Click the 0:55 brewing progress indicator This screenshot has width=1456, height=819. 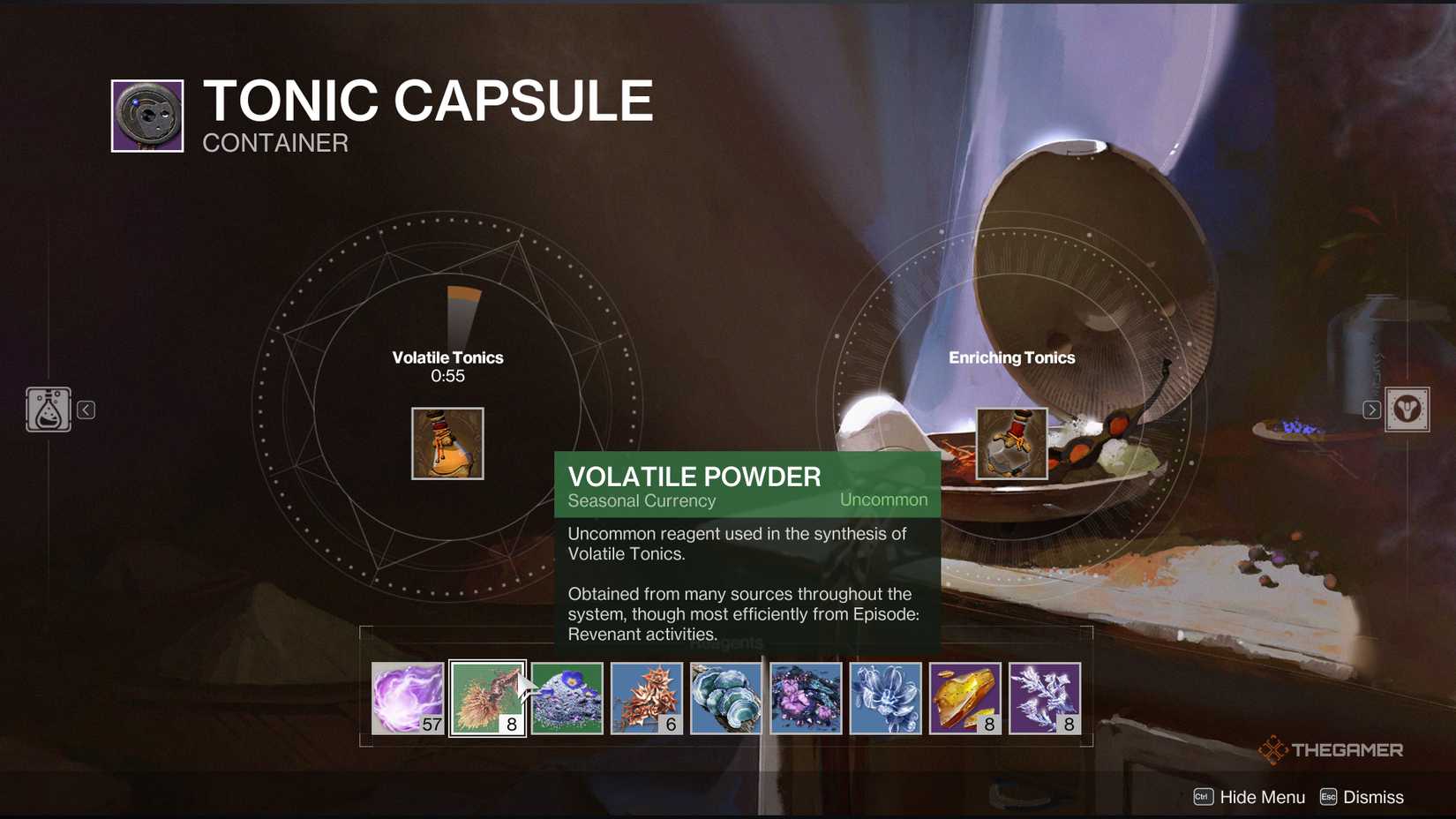tap(447, 375)
